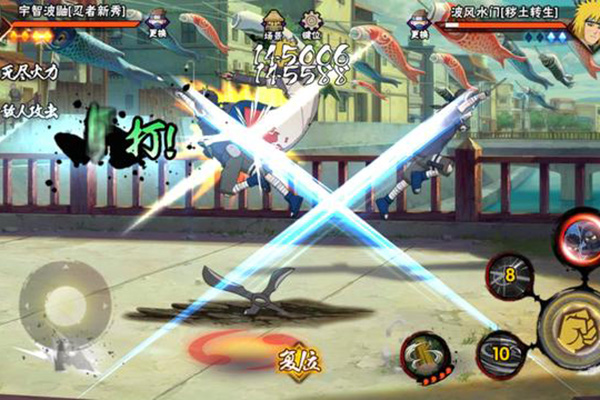Activate the skill showing cooldown 10
The height and width of the screenshot is (400, 600).
499,353
